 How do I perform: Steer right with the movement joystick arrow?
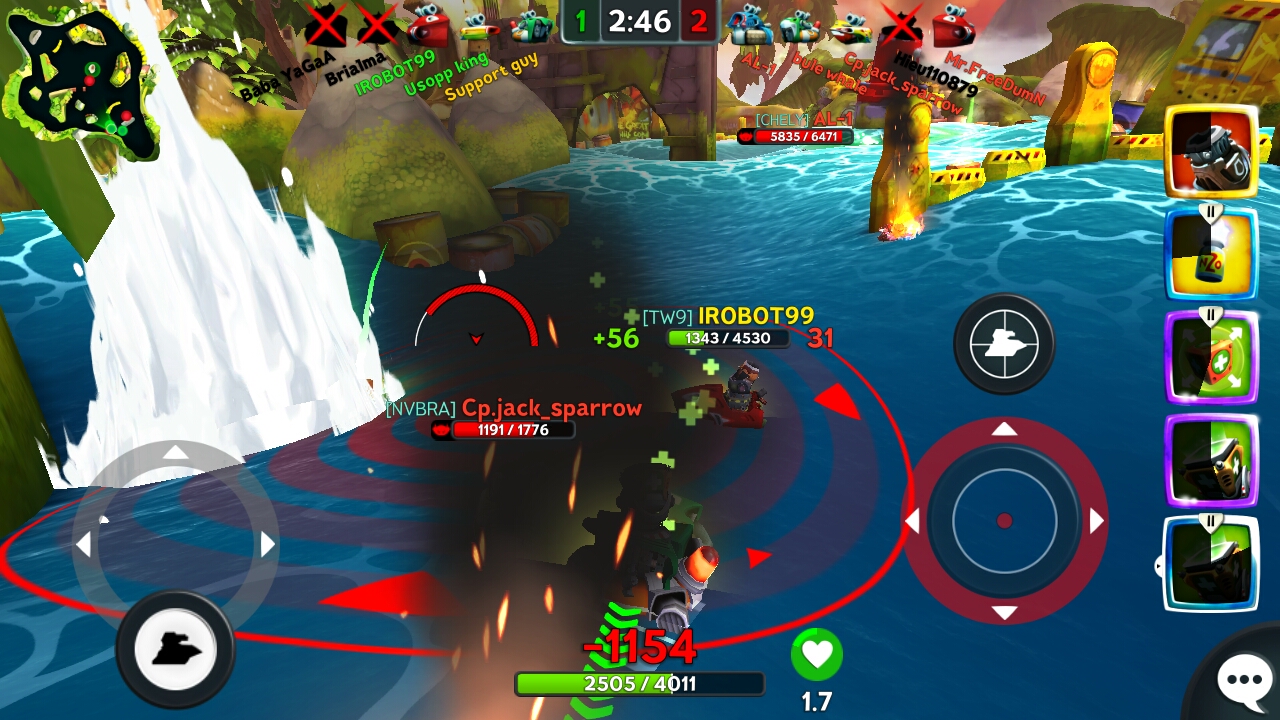(268, 544)
